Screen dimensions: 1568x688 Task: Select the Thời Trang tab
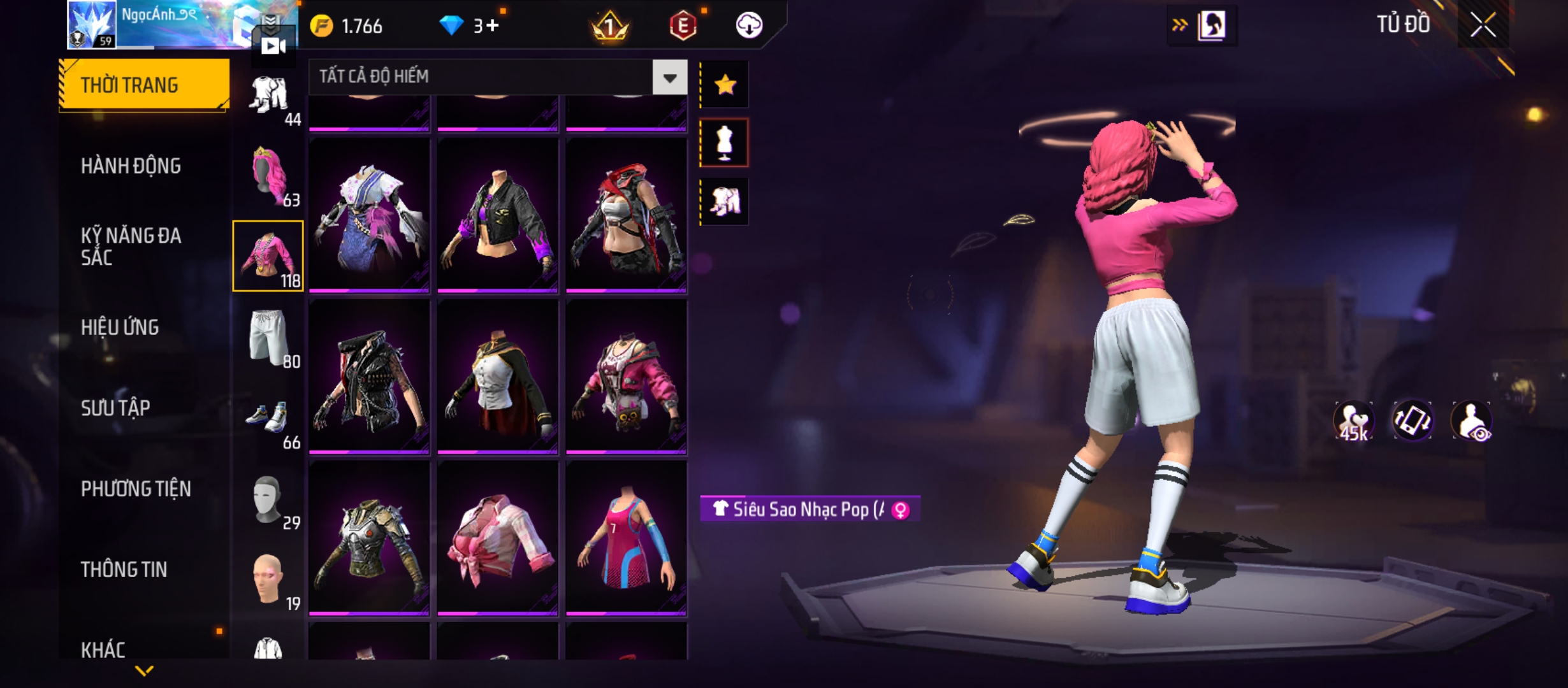pos(144,85)
